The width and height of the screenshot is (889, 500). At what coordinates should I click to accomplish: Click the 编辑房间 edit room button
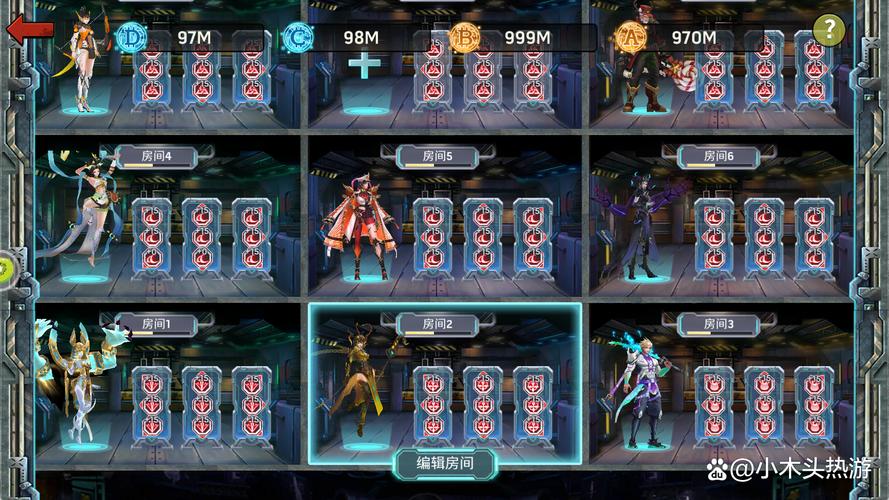(445, 463)
